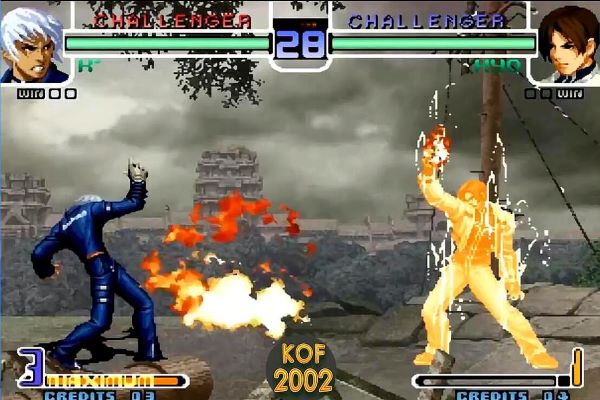
Task: Select the brown-haired fighter portrait
Action: click(567, 45)
